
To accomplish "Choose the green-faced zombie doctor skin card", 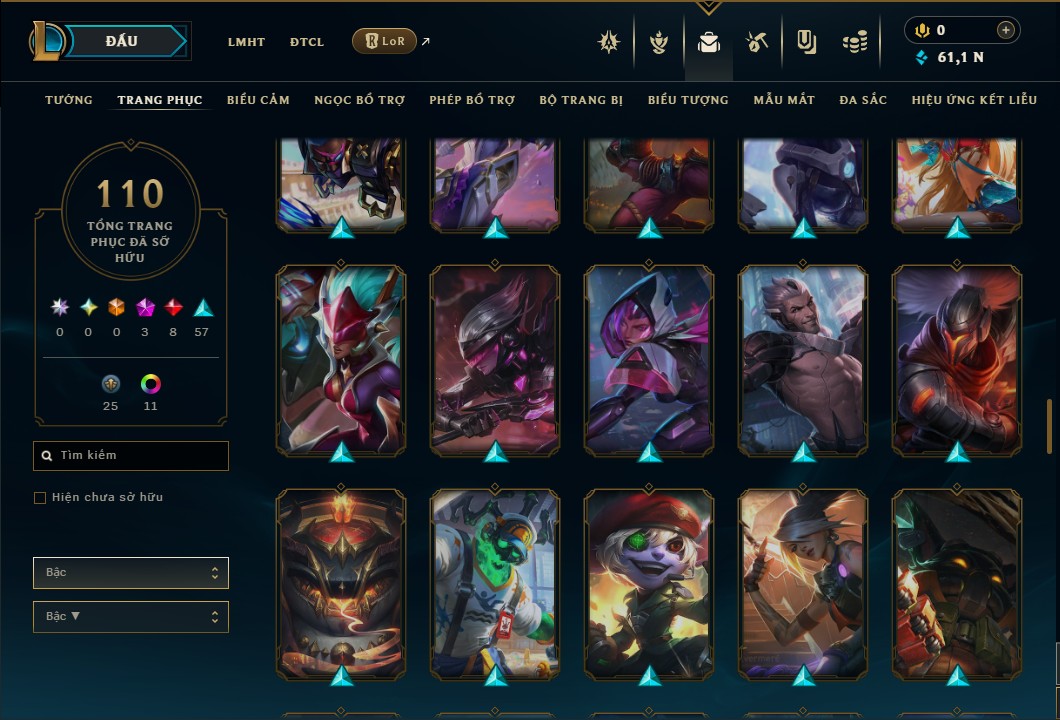I will click(495, 584).
